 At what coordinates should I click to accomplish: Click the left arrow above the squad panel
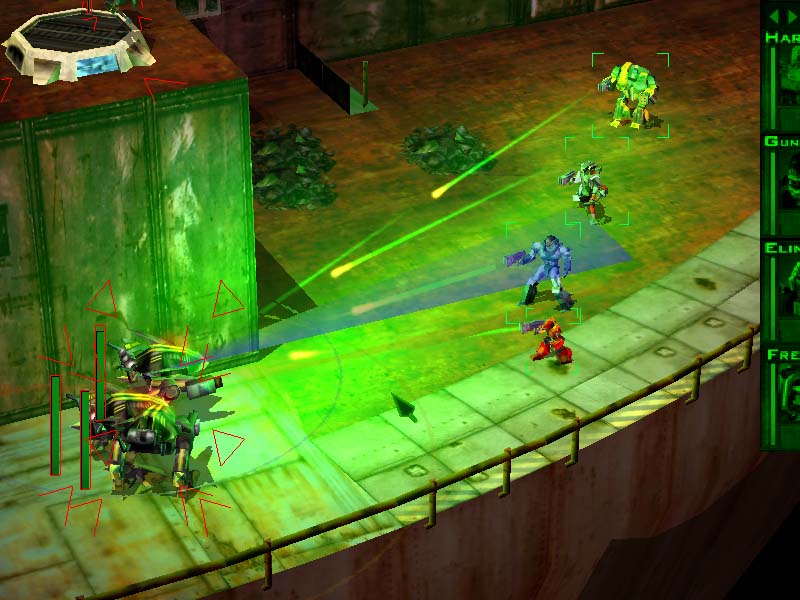[x=772, y=17]
